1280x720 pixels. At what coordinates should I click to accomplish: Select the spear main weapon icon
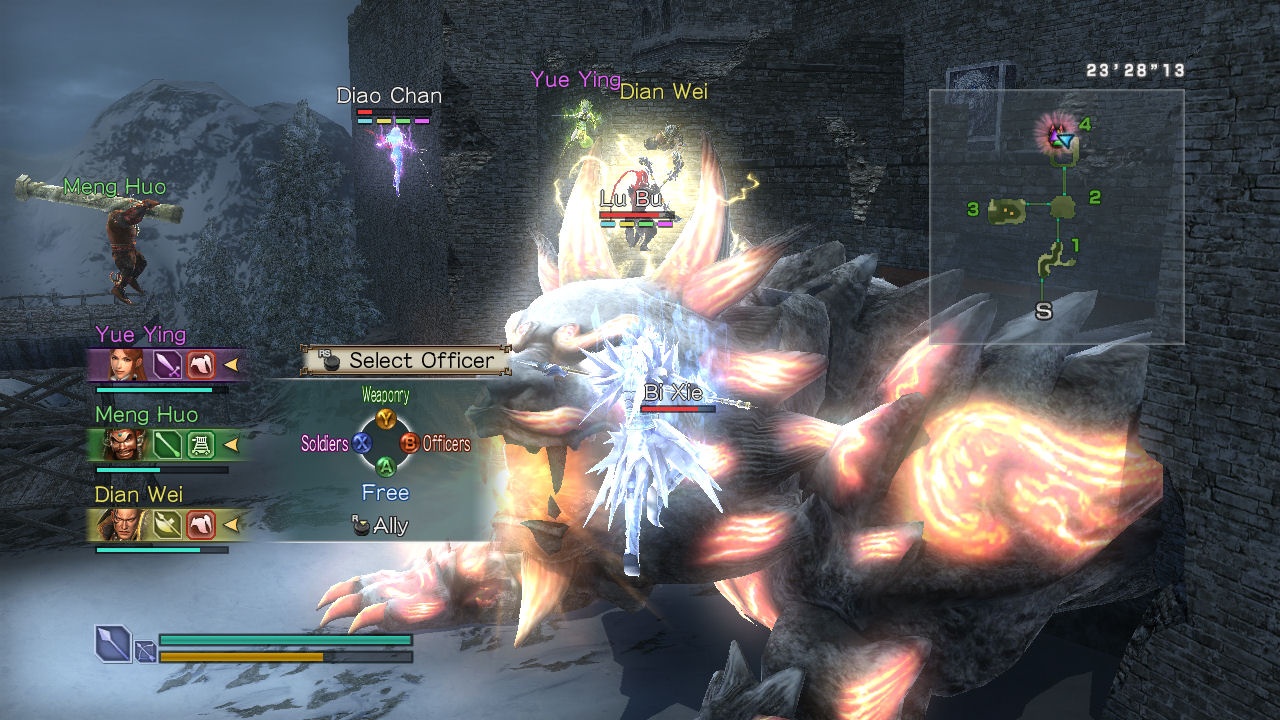[112, 643]
